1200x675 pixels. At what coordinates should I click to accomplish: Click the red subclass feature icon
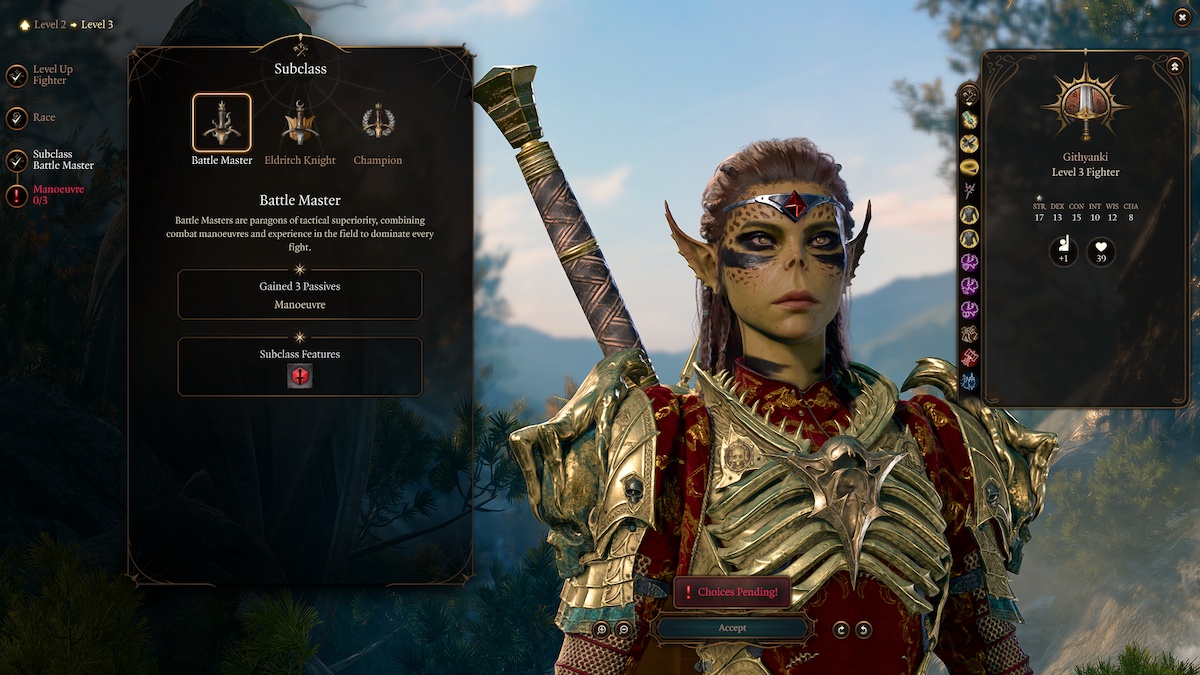(300, 376)
